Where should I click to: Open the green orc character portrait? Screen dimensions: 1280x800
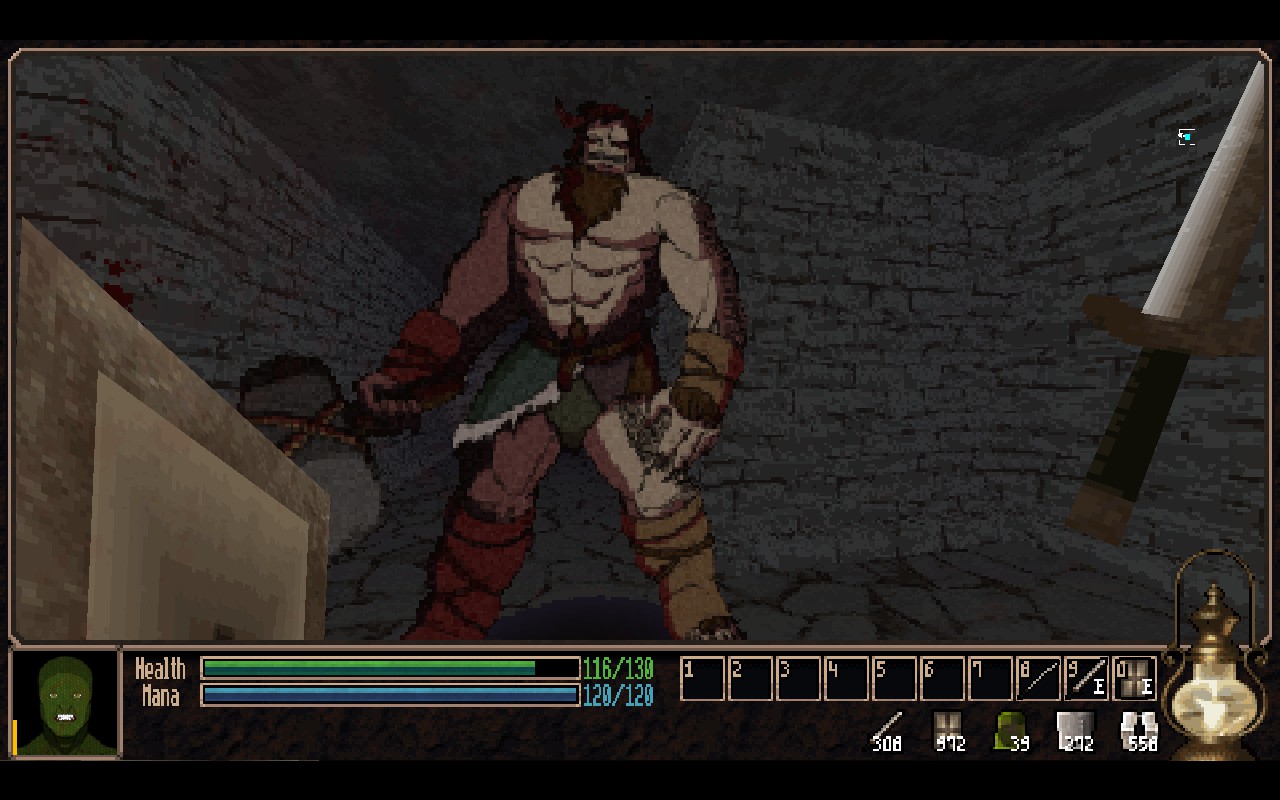click(66, 704)
